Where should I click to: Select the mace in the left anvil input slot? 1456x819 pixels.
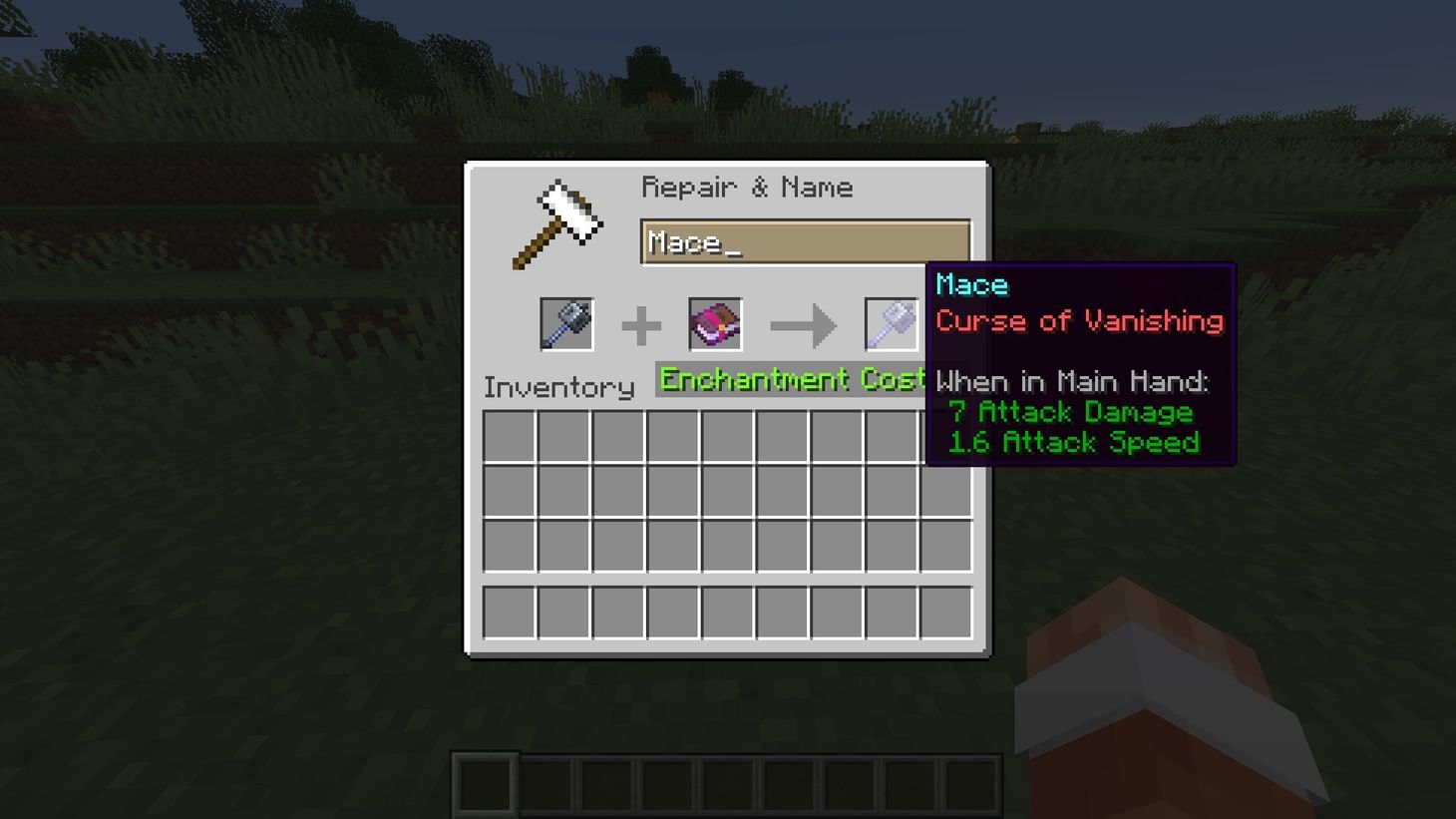tap(566, 324)
